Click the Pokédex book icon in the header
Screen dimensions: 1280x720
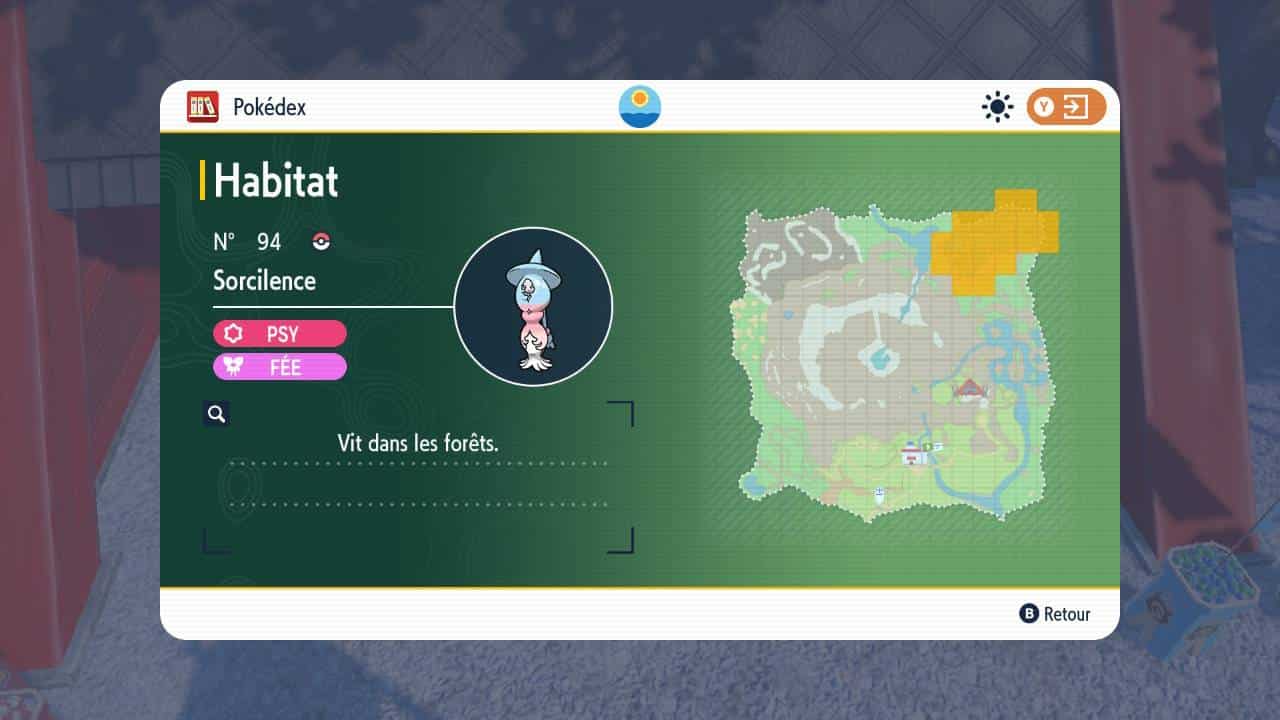coord(202,107)
